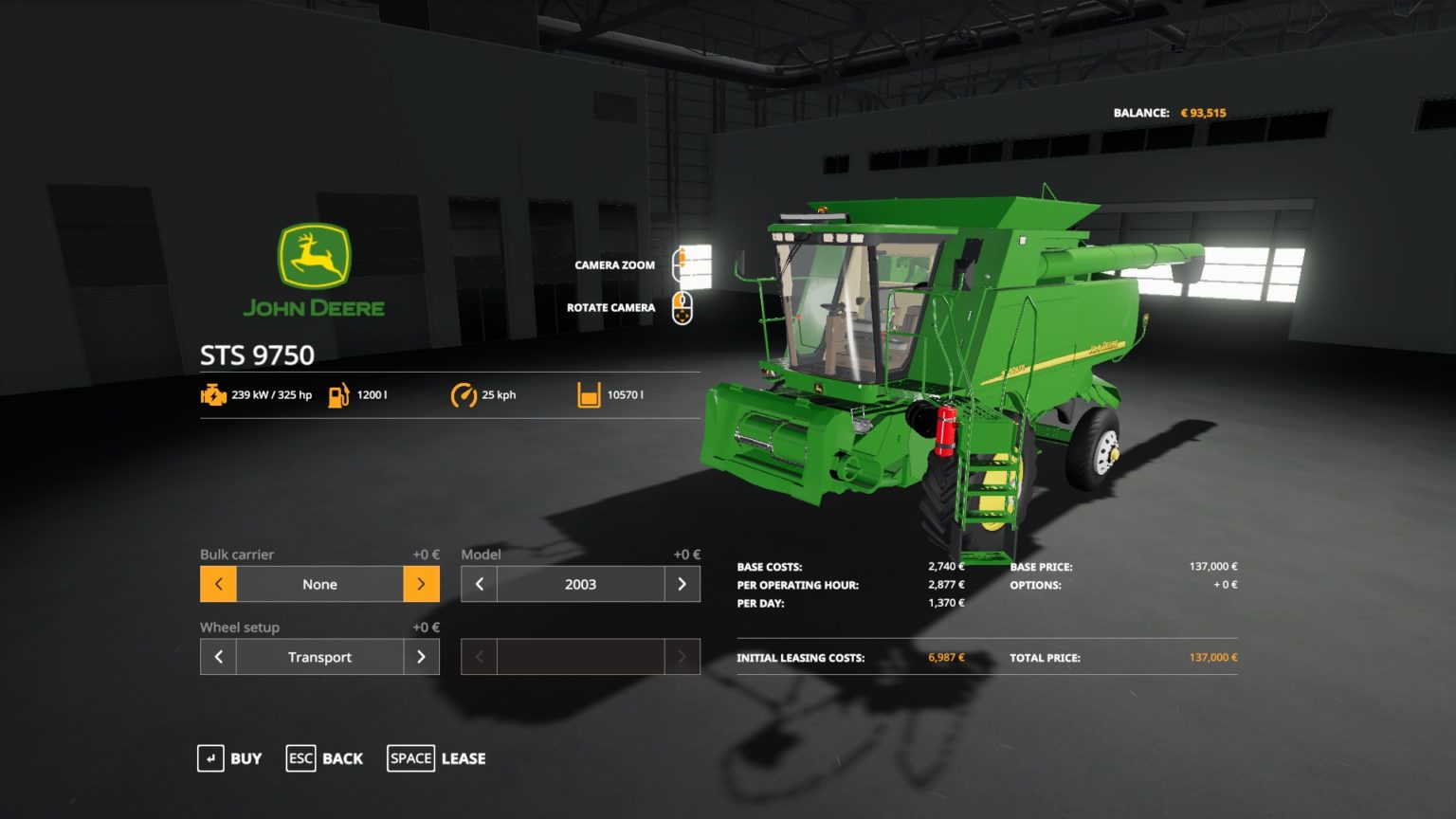Click the Wheel setup Transport field
1456x819 pixels.
[319, 656]
